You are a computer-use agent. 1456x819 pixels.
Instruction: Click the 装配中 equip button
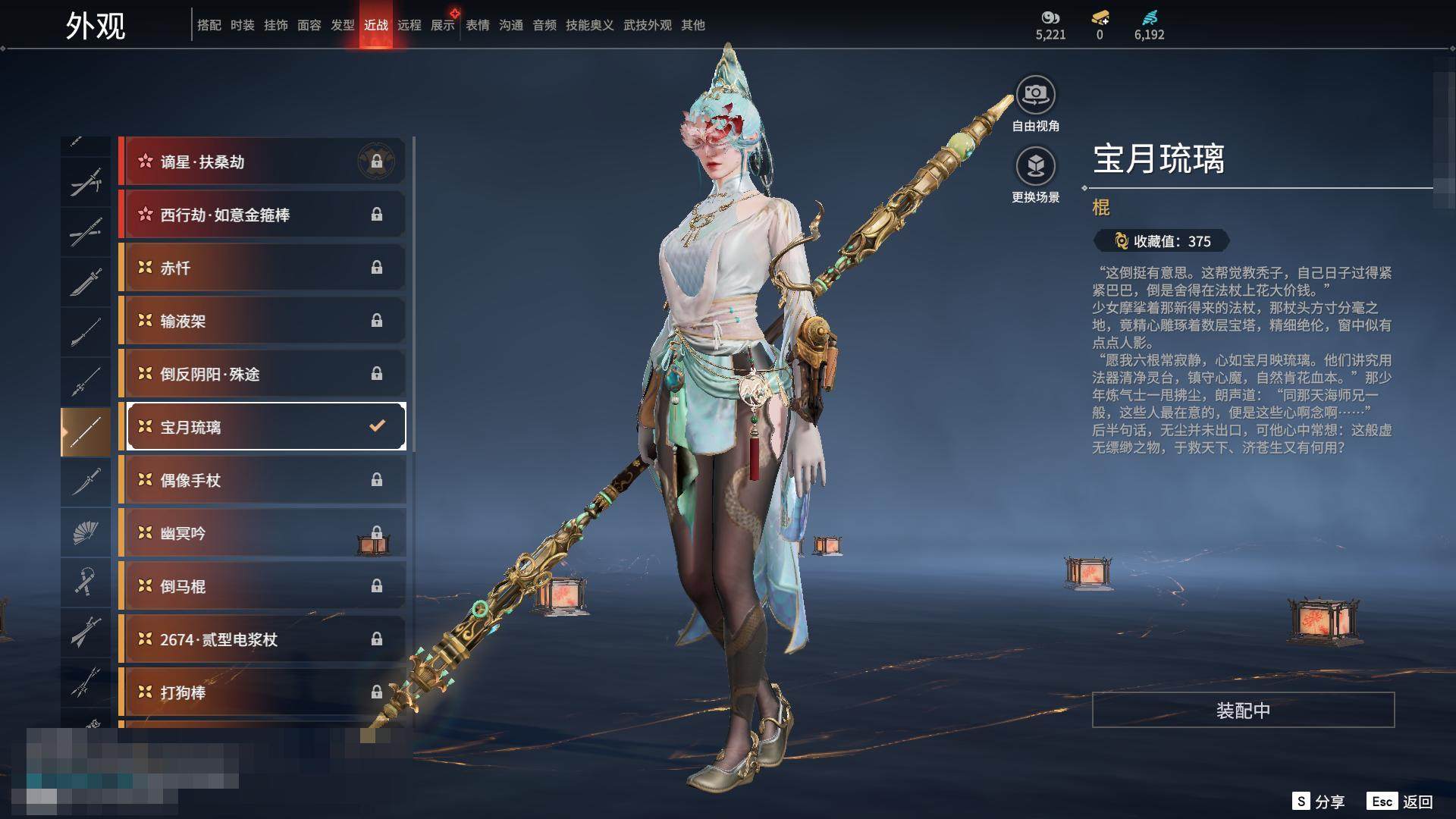coord(1243,710)
